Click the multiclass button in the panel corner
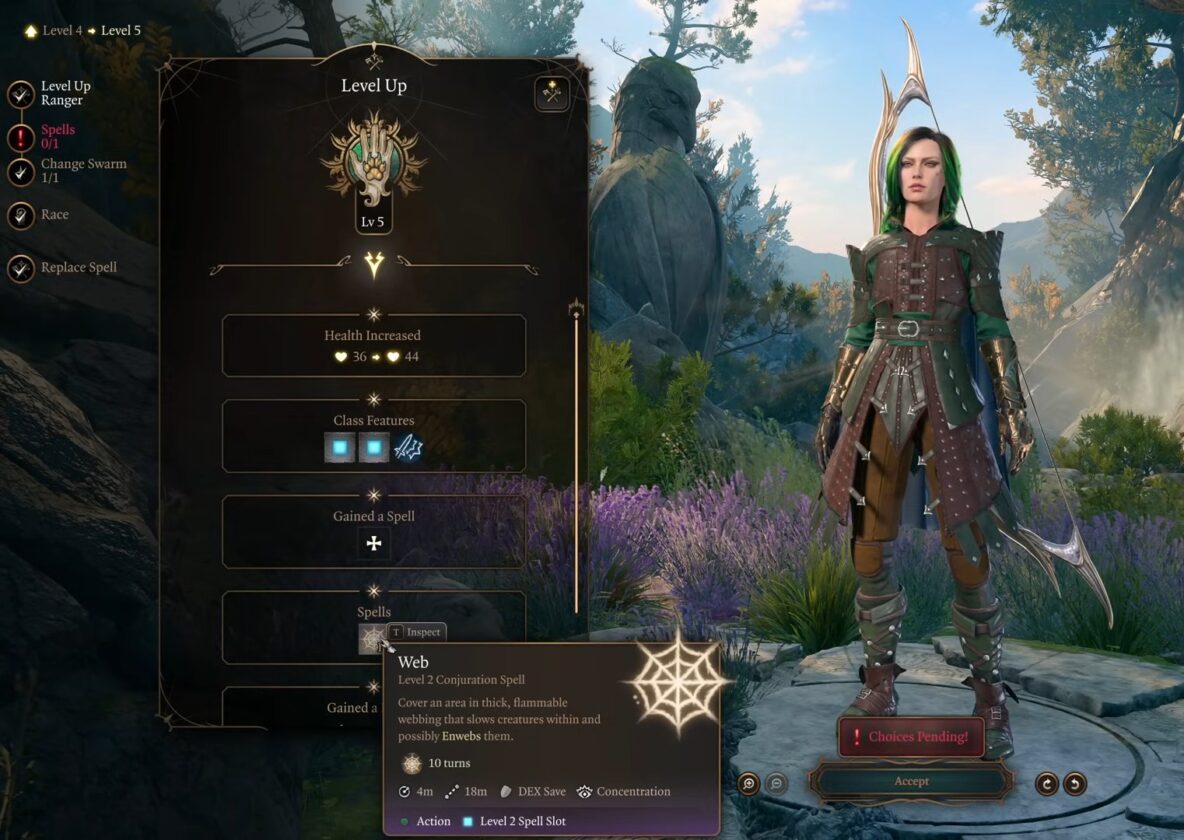 coord(551,94)
